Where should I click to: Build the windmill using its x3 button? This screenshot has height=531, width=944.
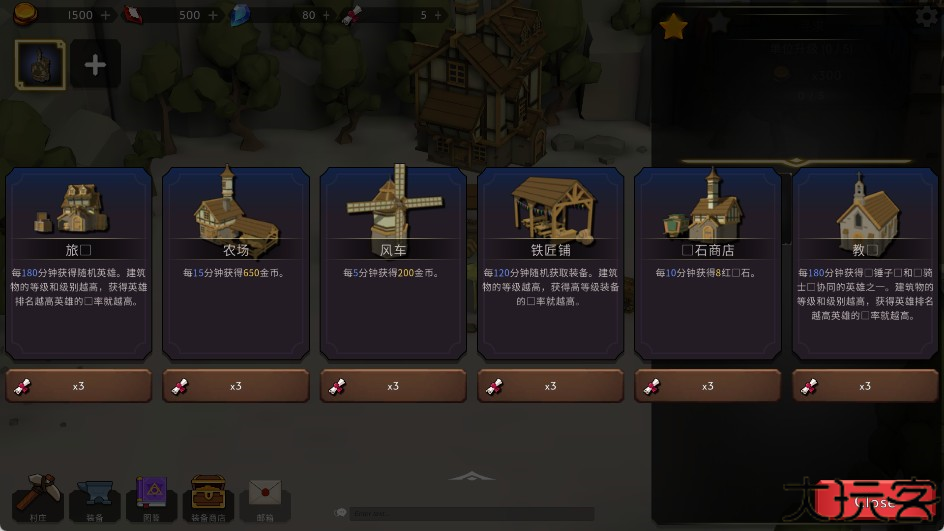pos(393,386)
